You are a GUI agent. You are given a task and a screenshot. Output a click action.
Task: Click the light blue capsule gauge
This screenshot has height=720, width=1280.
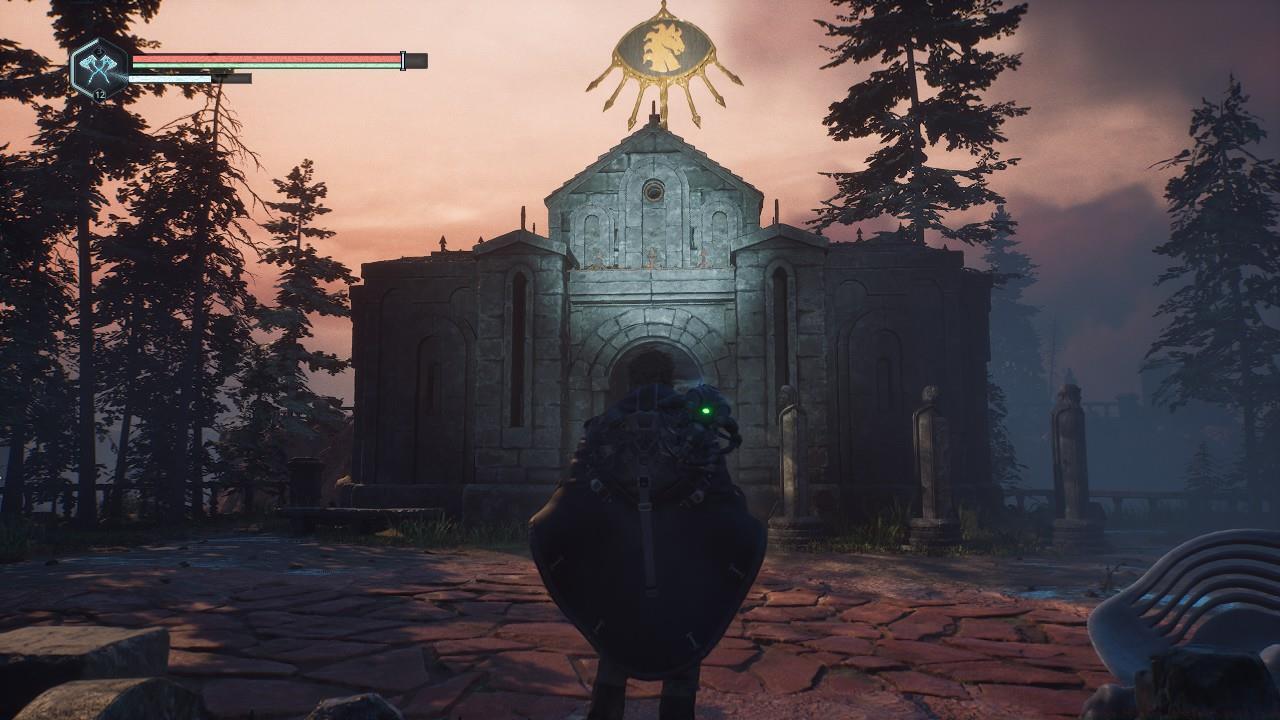coord(170,78)
